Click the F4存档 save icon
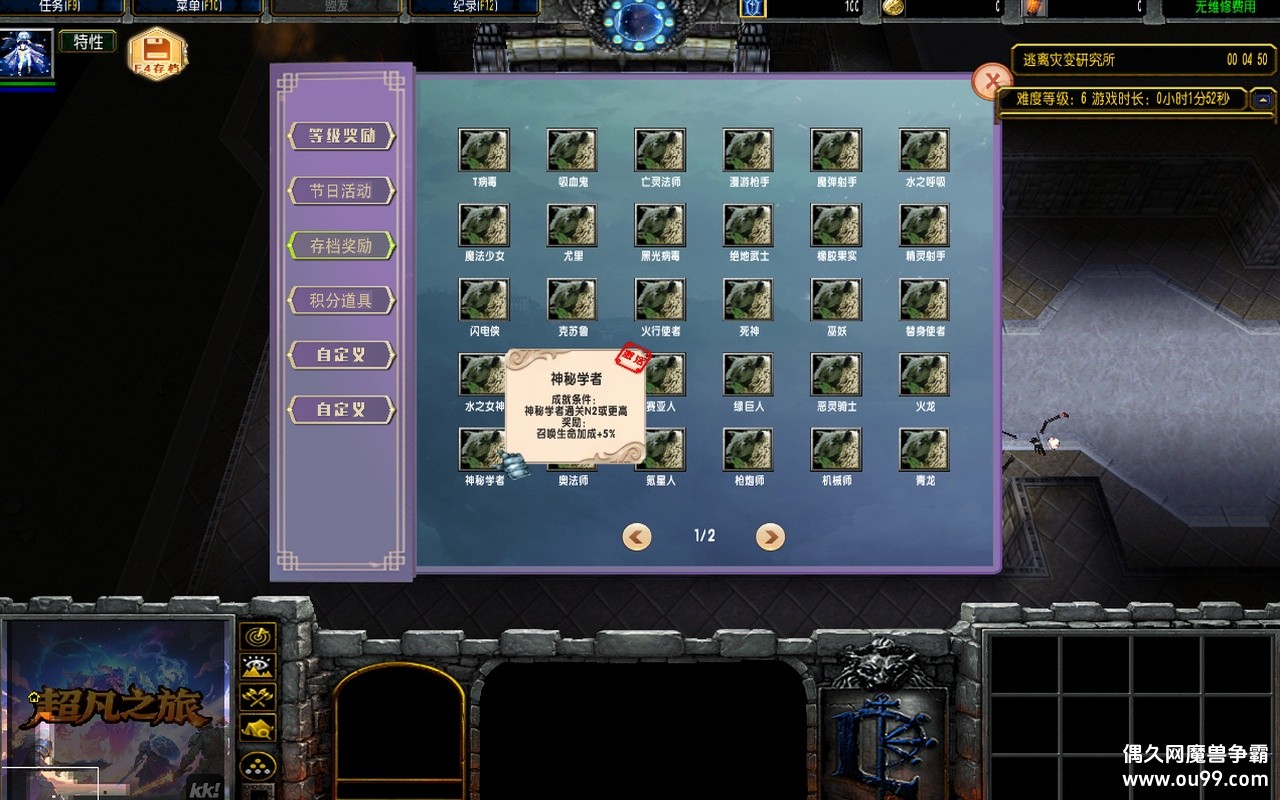Screen dimensions: 1280x800 pyautogui.click(x=155, y=48)
